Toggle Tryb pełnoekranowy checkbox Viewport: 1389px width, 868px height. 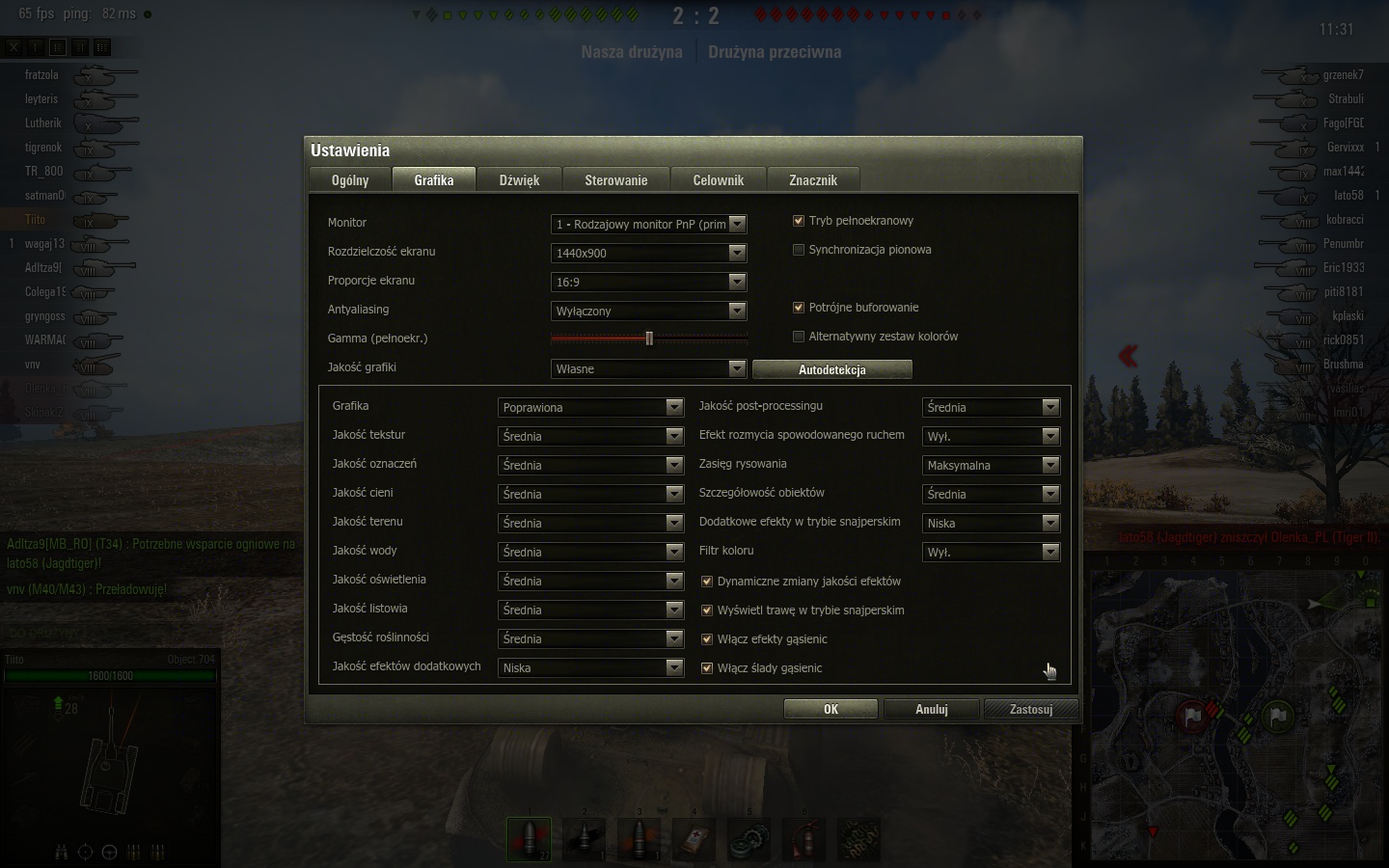[799, 221]
